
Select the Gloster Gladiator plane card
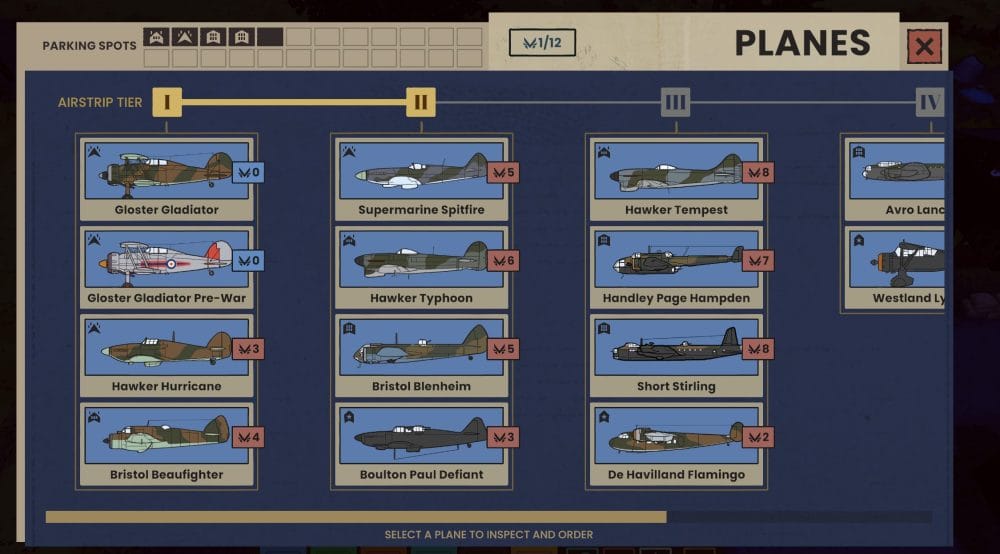click(x=166, y=179)
